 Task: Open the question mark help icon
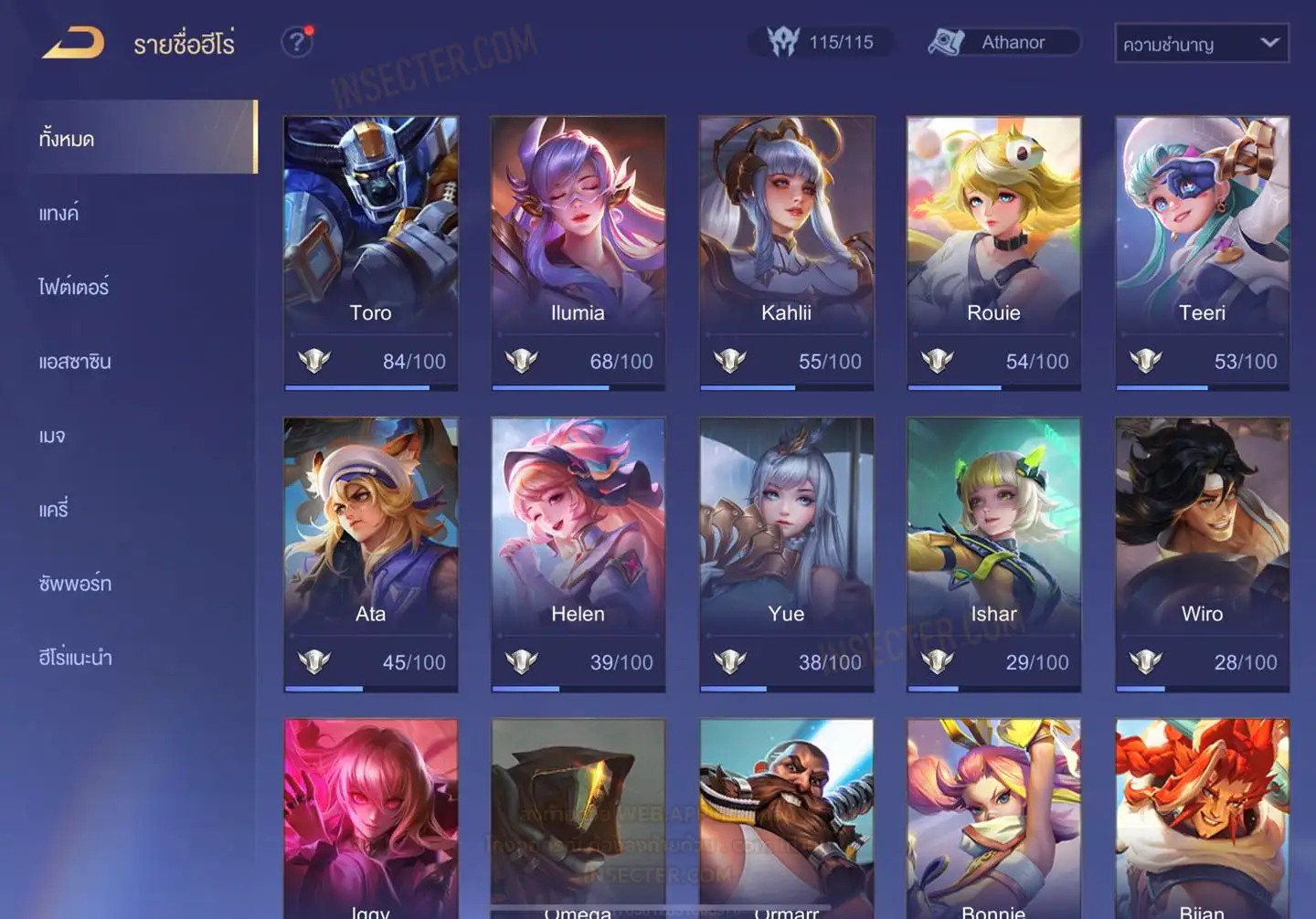[296, 42]
